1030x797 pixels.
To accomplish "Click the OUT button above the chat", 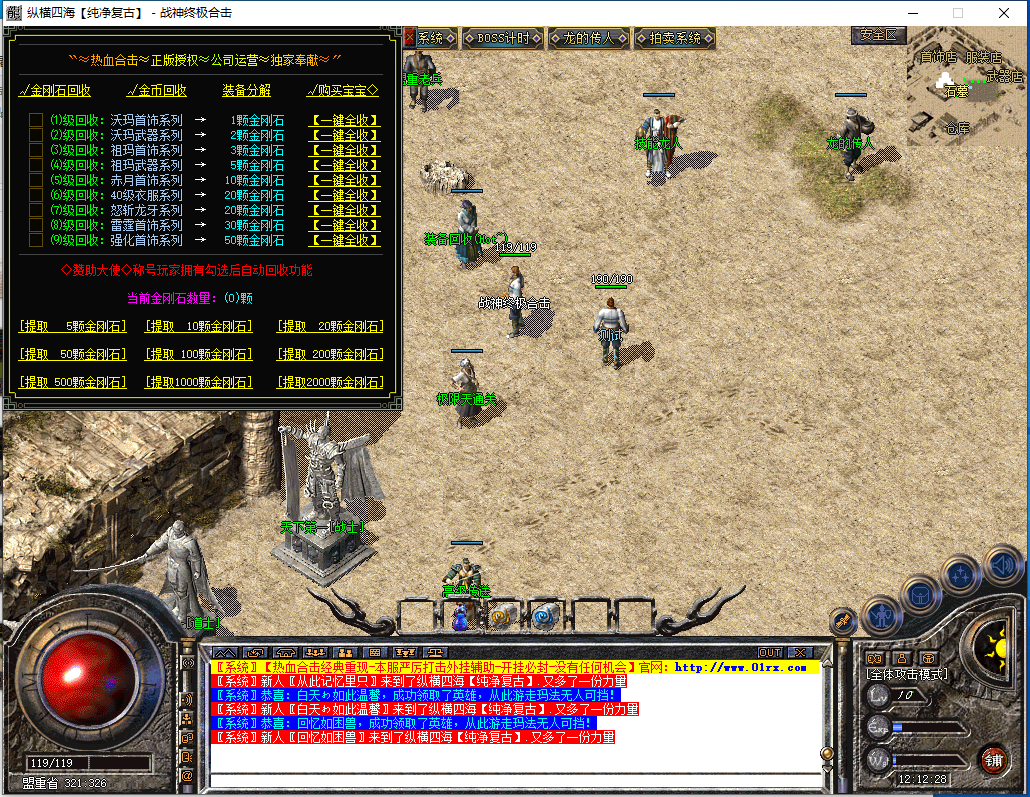I will click(x=770, y=653).
